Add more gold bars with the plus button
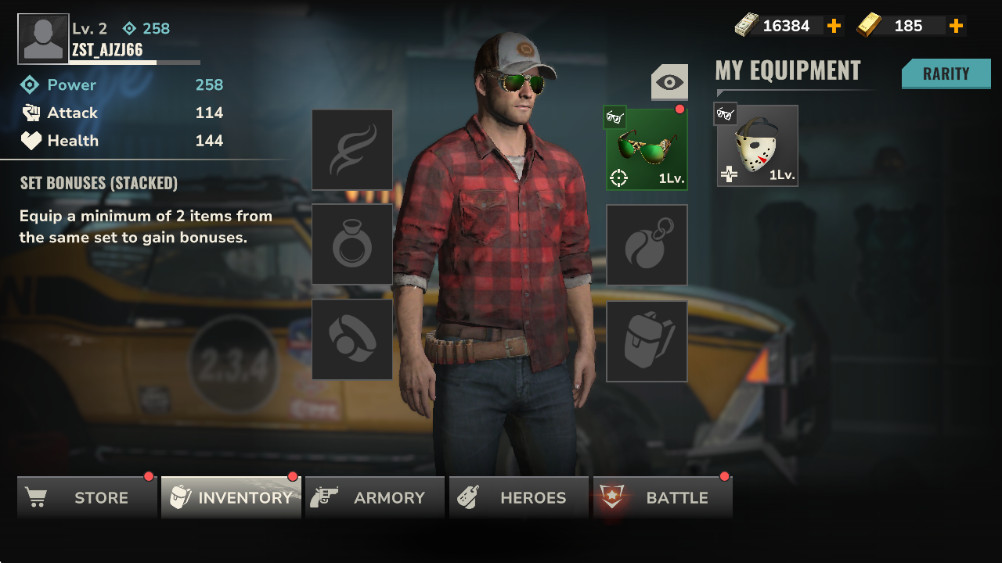 click(x=956, y=26)
